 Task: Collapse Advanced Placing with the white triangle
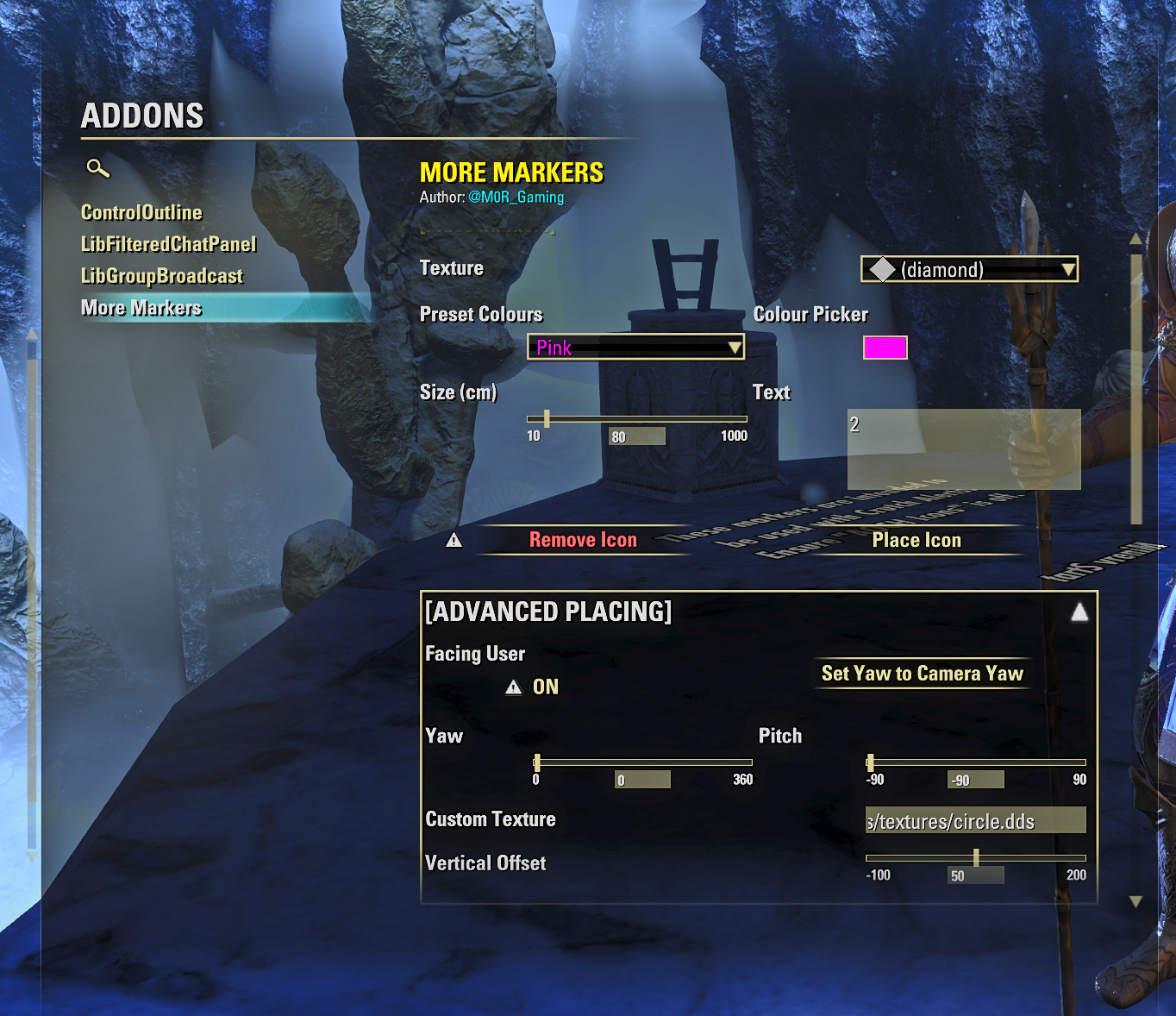tap(1079, 611)
